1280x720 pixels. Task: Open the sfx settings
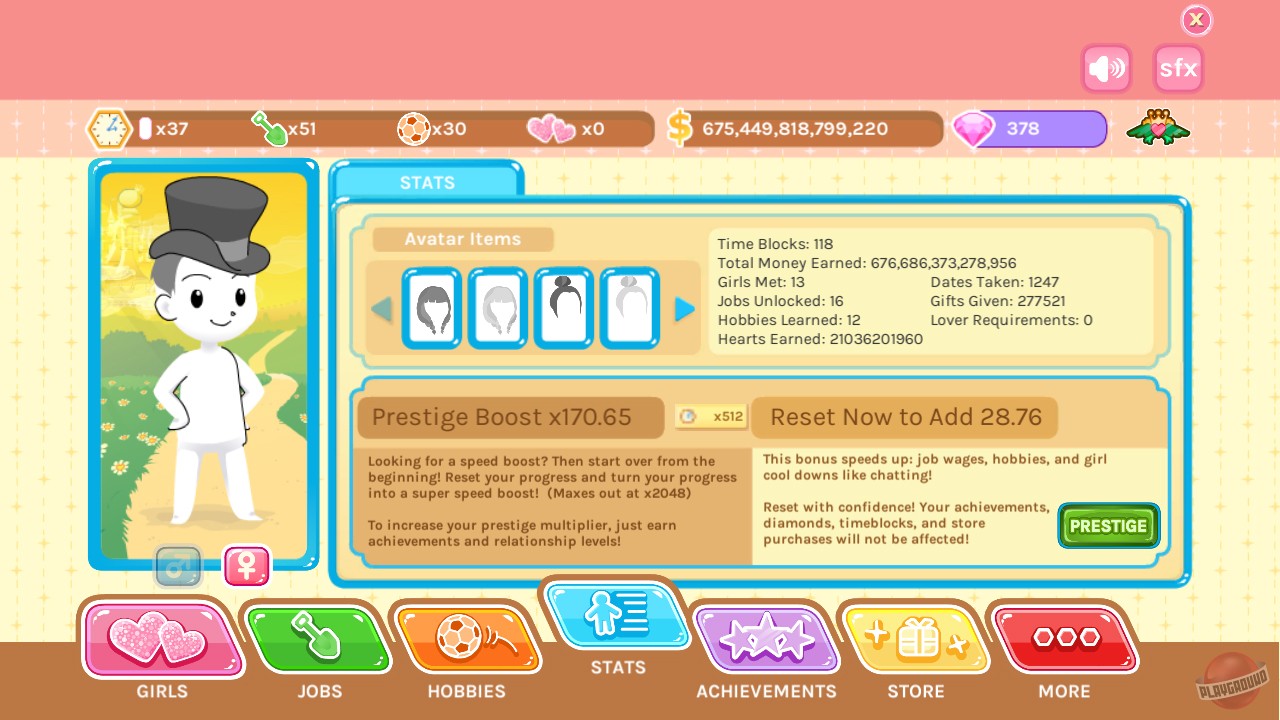click(x=1178, y=69)
